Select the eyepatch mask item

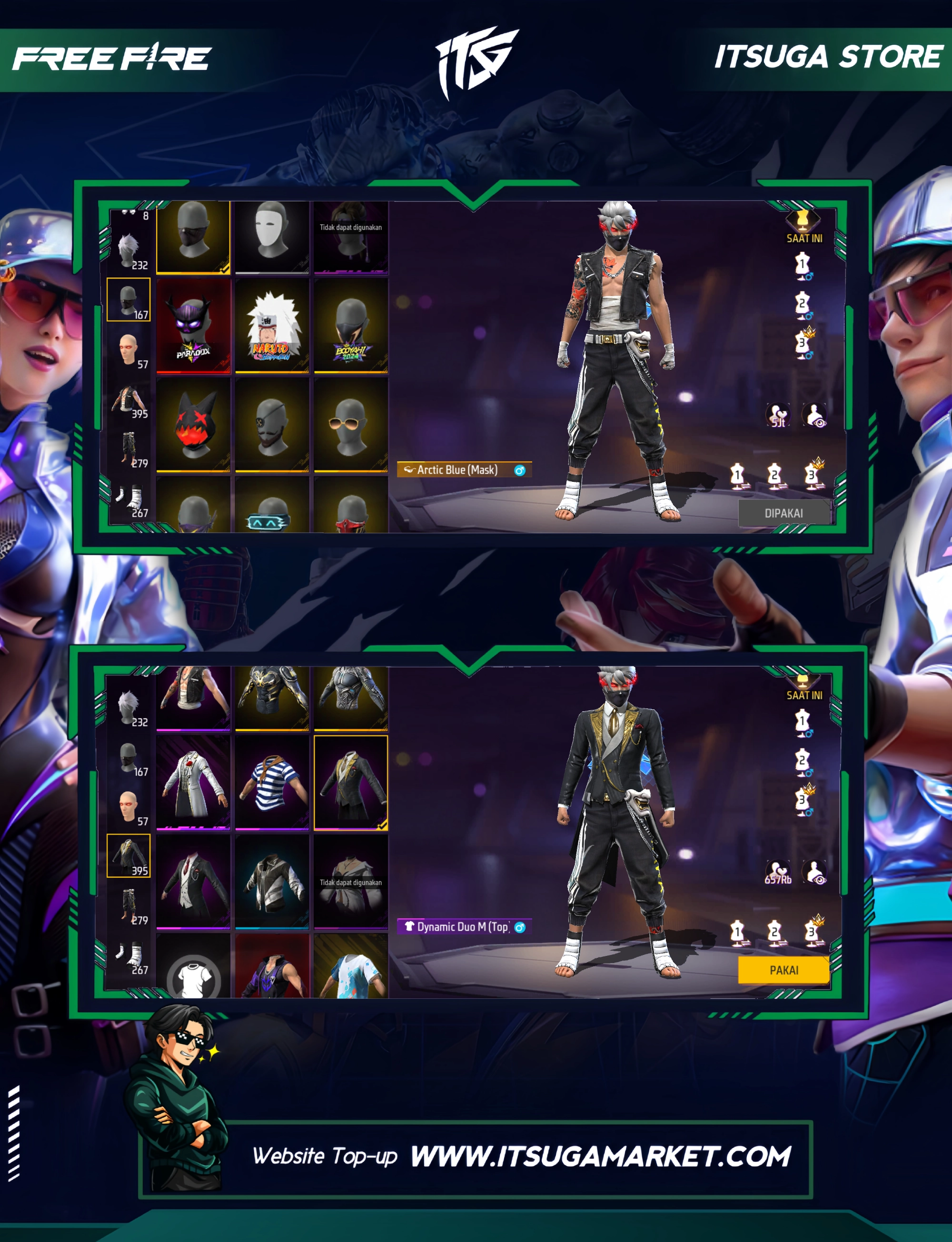tap(272, 425)
